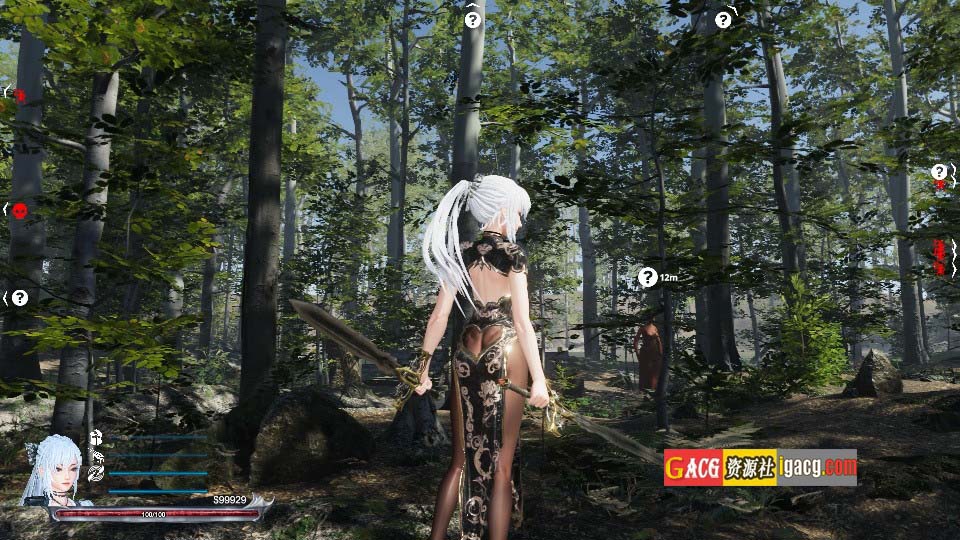Select the helmet status icon
This screenshot has width=960, height=540.
(97, 437)
